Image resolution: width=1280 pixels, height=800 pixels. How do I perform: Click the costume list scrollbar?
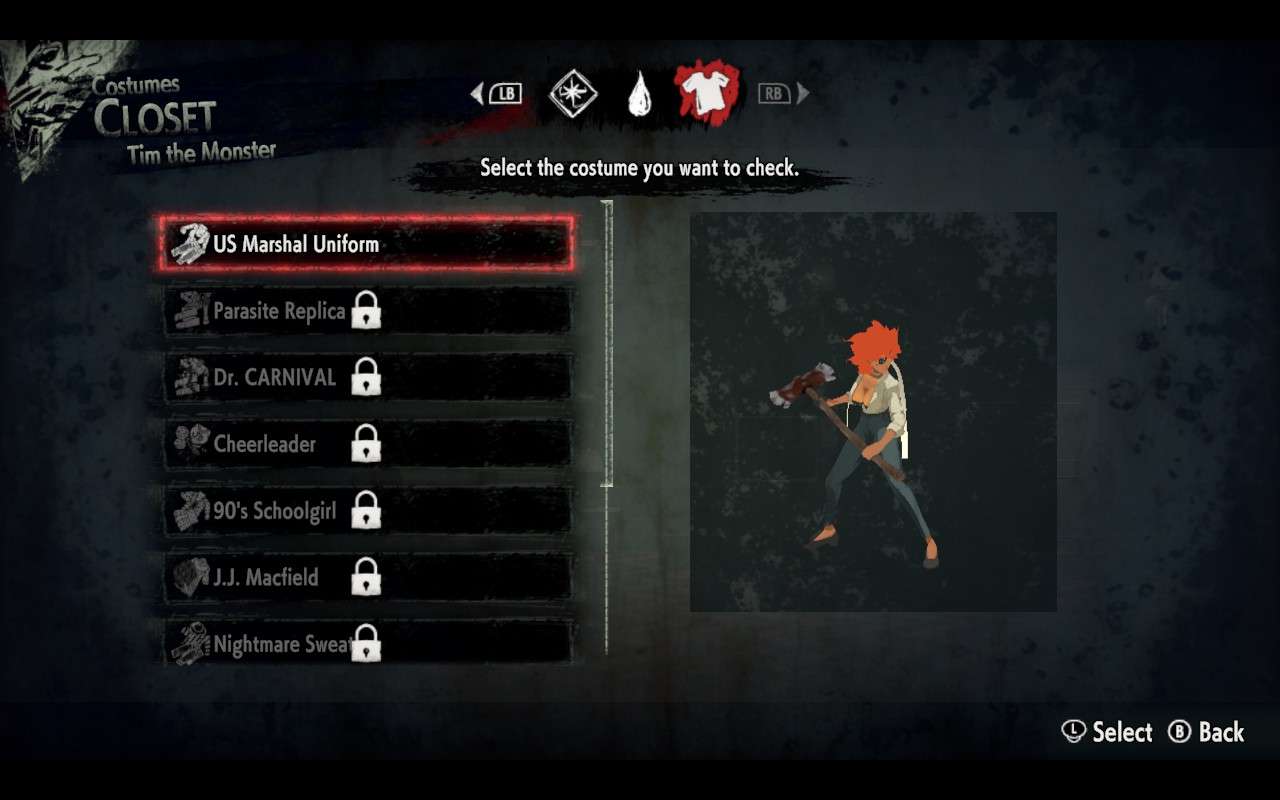click(x=607, y=344)
